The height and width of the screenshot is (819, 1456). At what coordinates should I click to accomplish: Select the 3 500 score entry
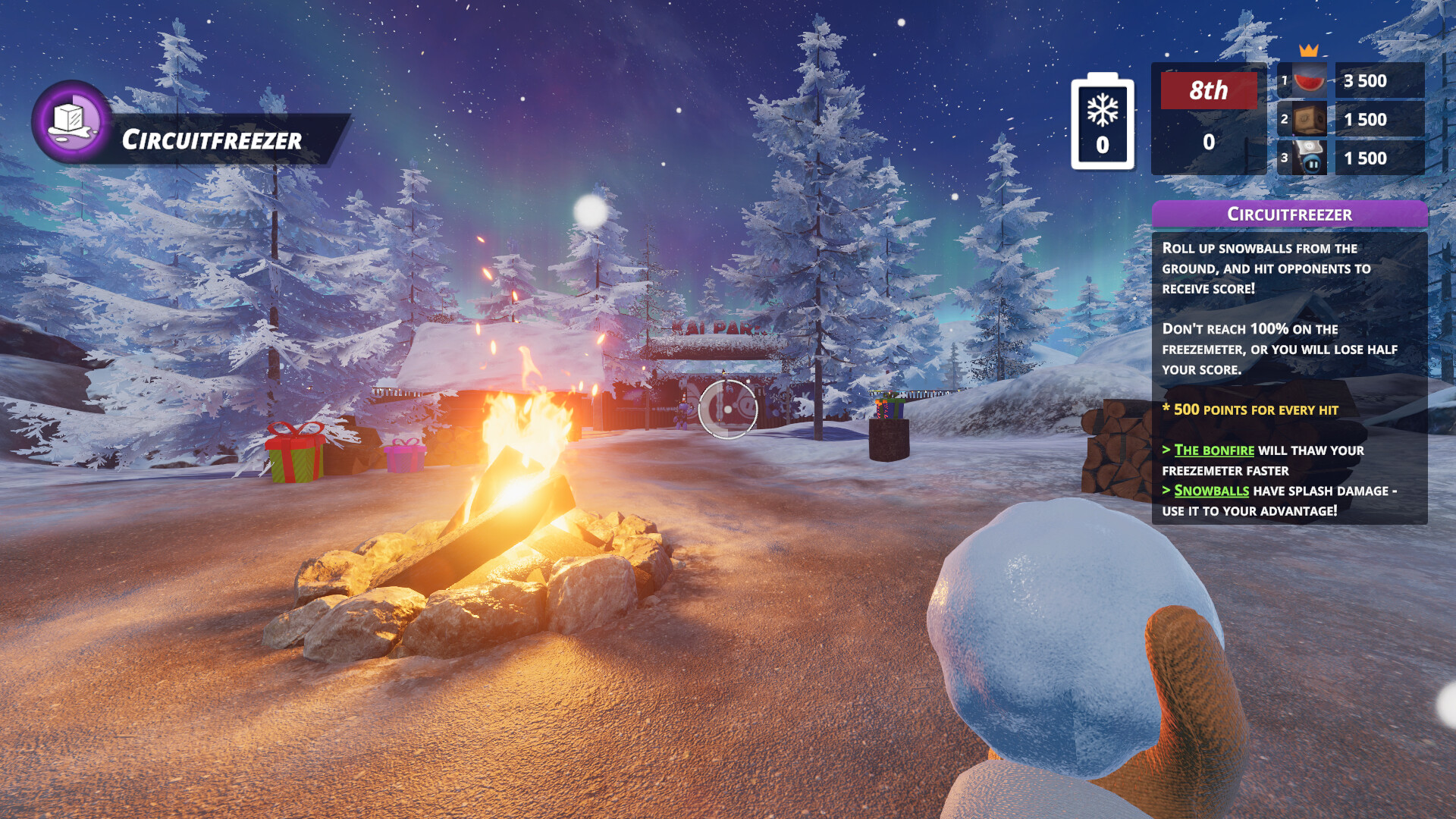coord(1365,82)
